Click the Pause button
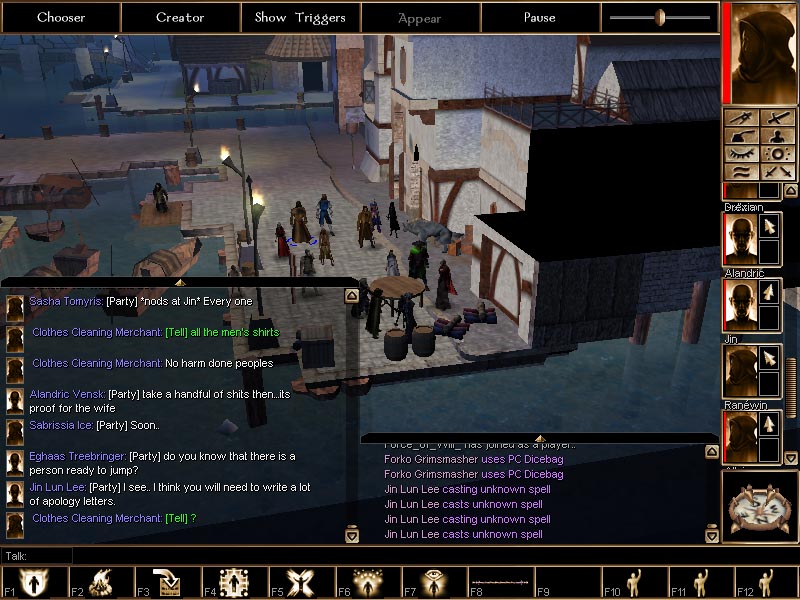 coord(540,17)
